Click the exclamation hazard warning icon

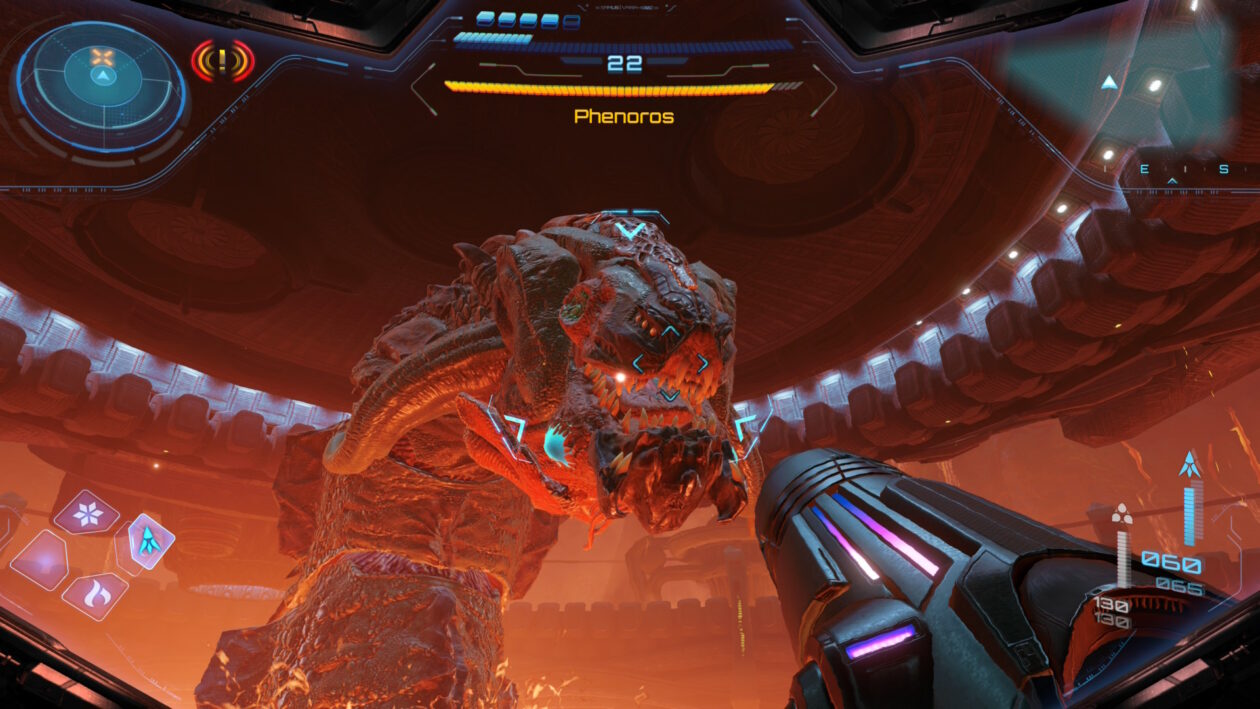point(222,61)
